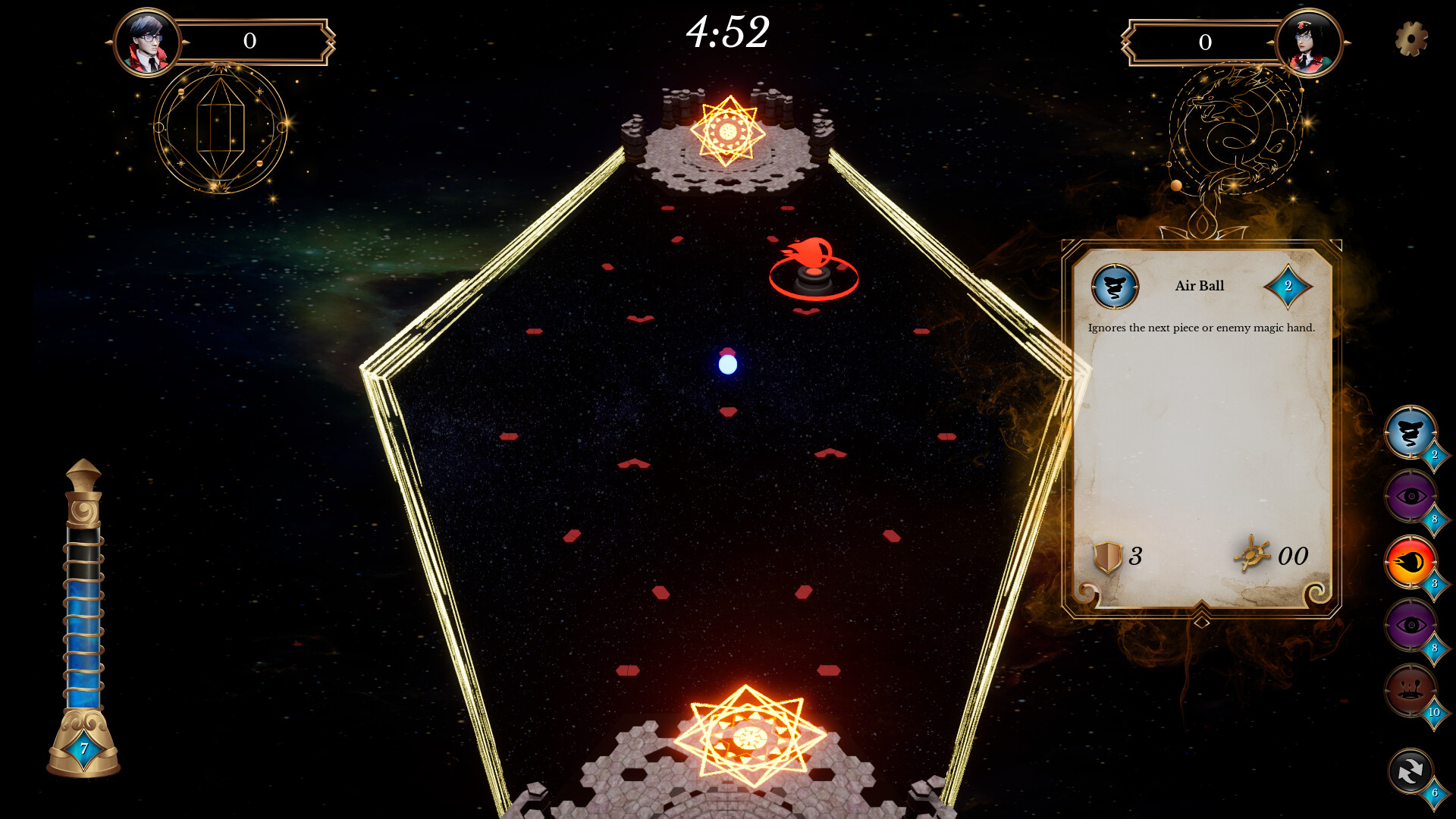Click the shield icon on the Air Ball card
Image resolution: width=1456 pixels, height=819 pixels.
point(1106,557)
